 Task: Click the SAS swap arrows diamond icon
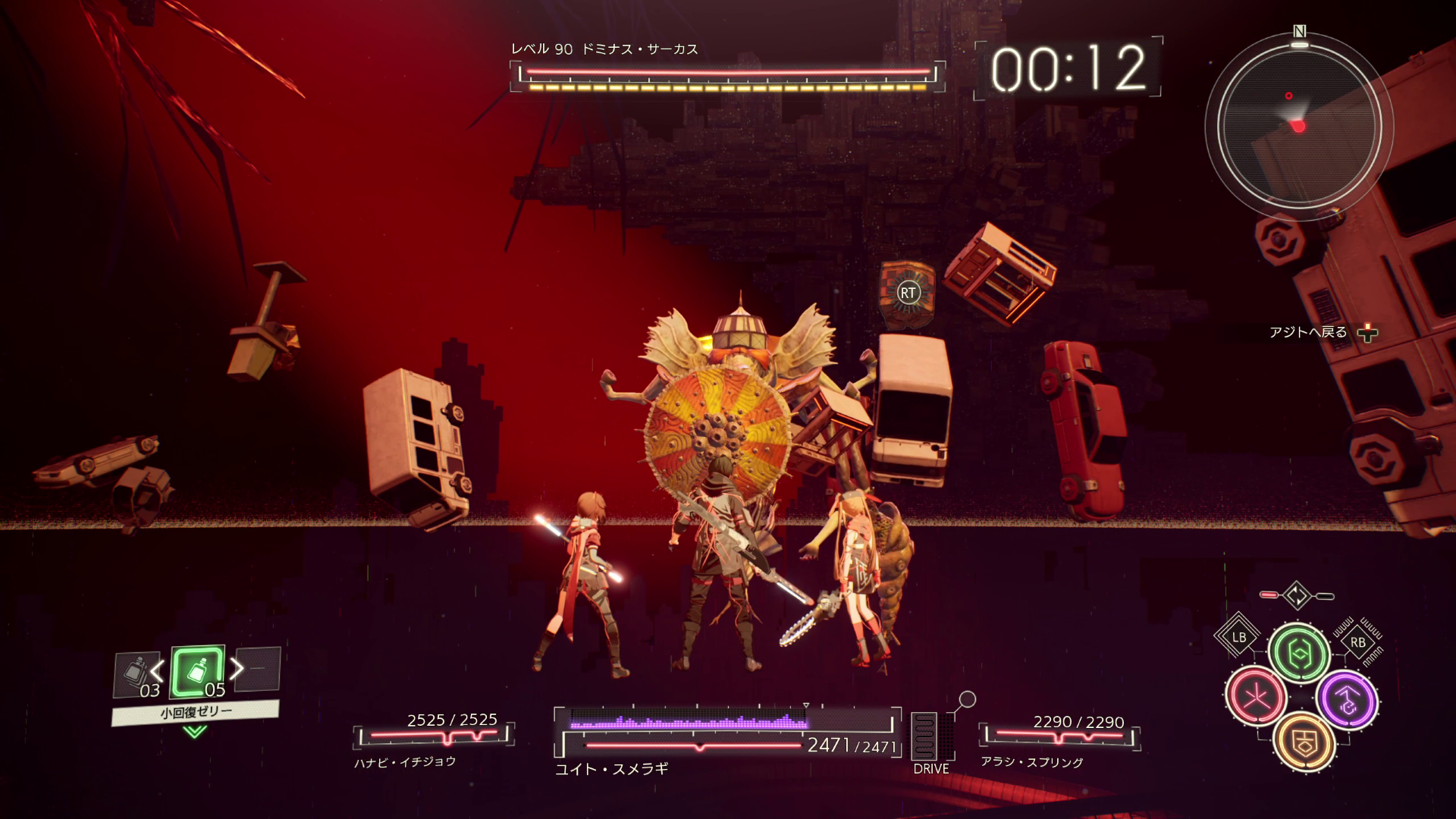click(1297, 595)
